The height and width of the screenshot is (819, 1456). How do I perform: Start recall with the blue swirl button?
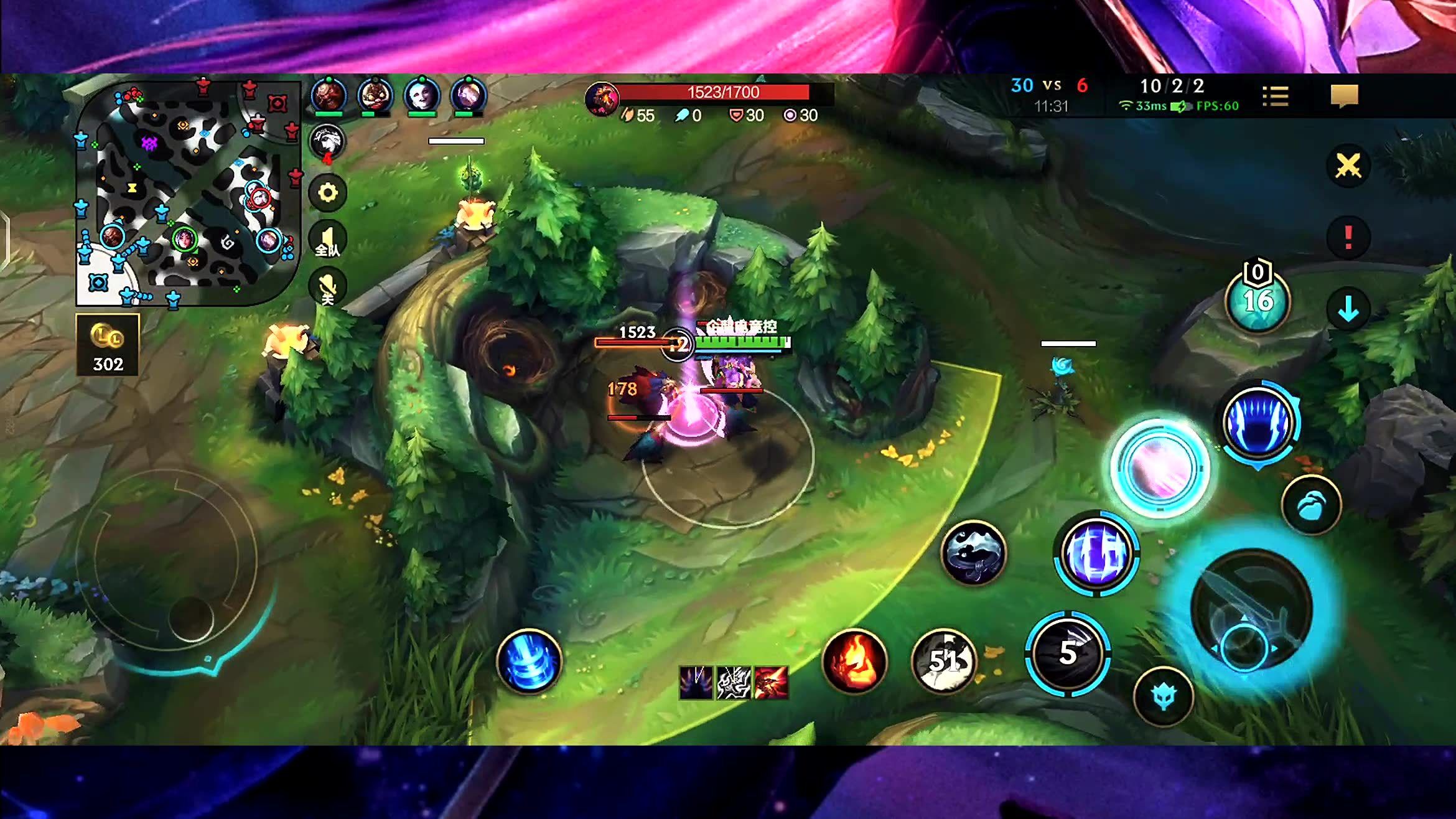(x=529, y=660)
